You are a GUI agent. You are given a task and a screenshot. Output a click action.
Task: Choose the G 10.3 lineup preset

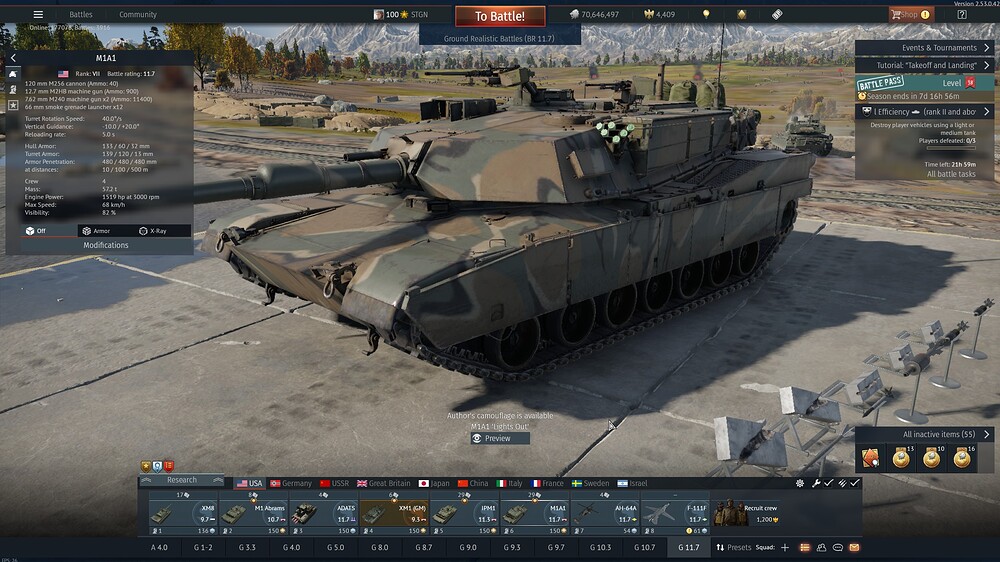pyautogui.click(x=598, y=548)
